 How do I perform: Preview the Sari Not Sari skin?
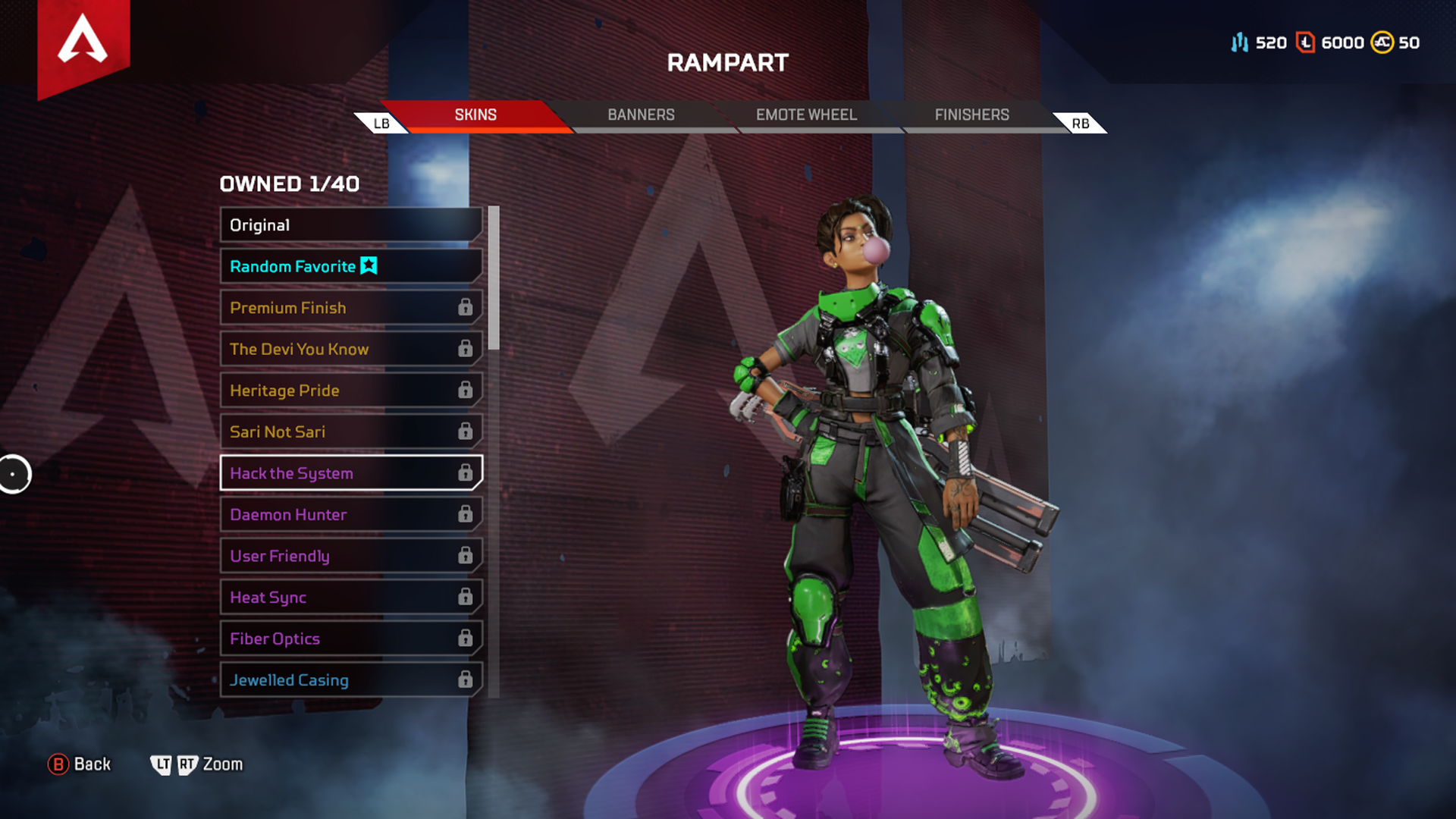pyautogui.click(x=351, y=432)
